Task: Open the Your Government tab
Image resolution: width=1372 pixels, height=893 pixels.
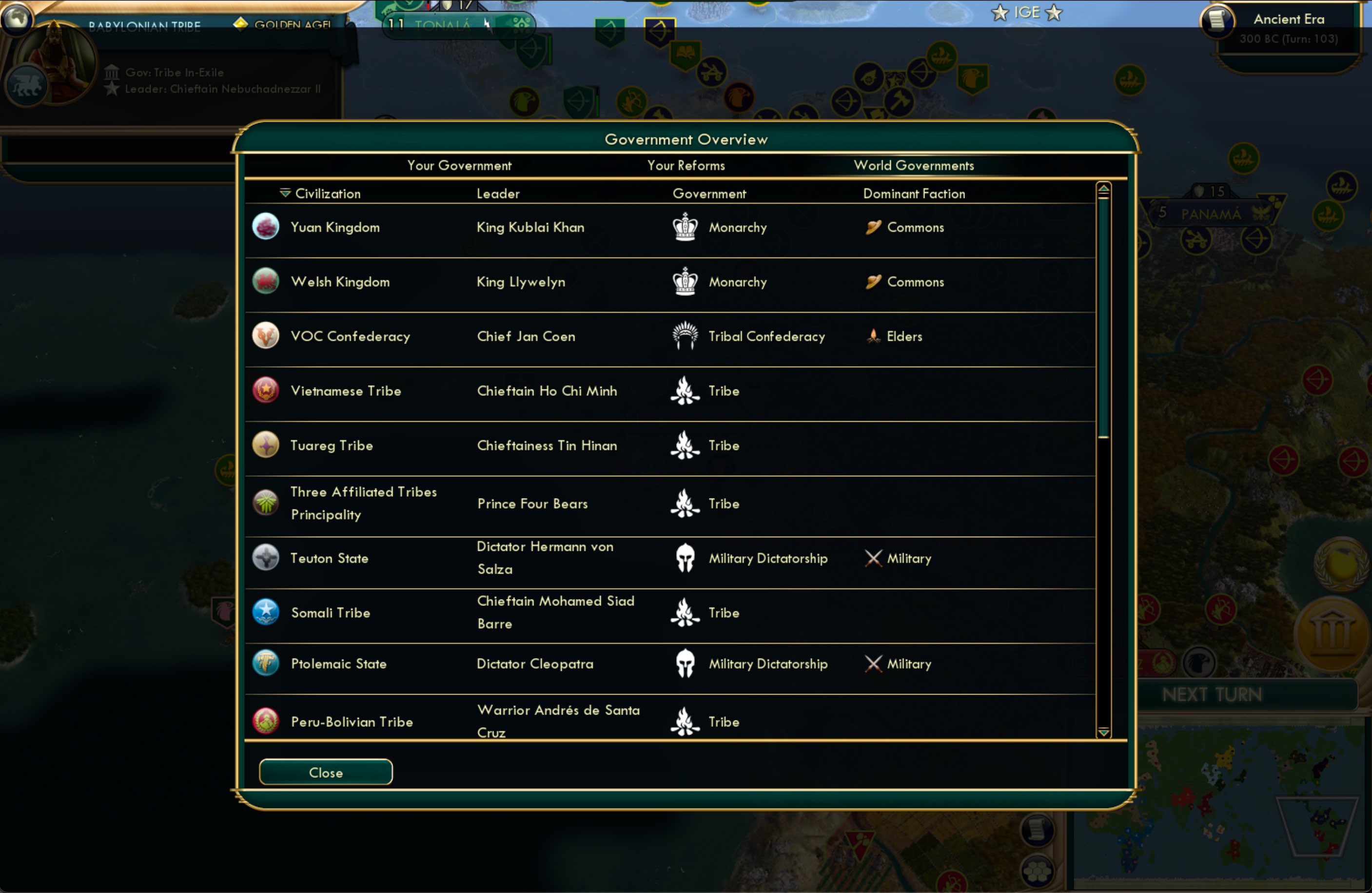Action: tap(459, 165)
